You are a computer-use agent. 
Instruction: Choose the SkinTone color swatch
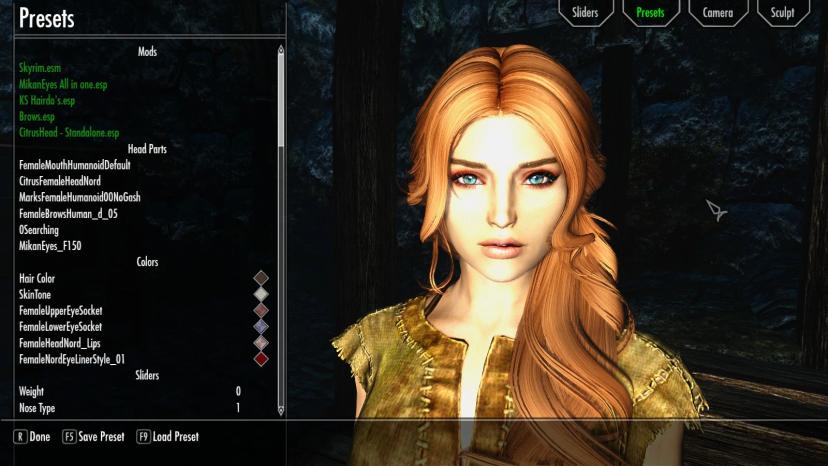[x=261, y=294]
